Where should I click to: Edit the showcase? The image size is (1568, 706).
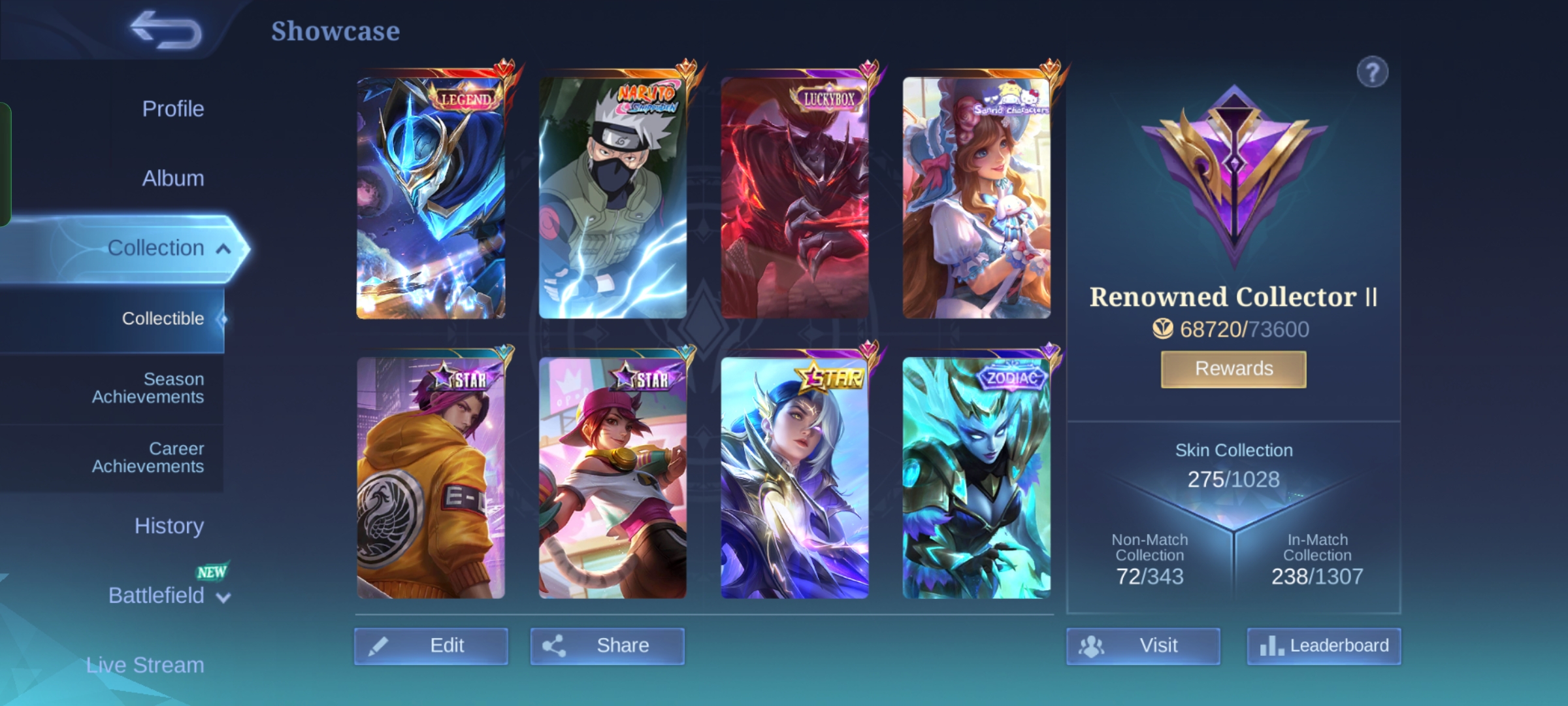point(431,646)
